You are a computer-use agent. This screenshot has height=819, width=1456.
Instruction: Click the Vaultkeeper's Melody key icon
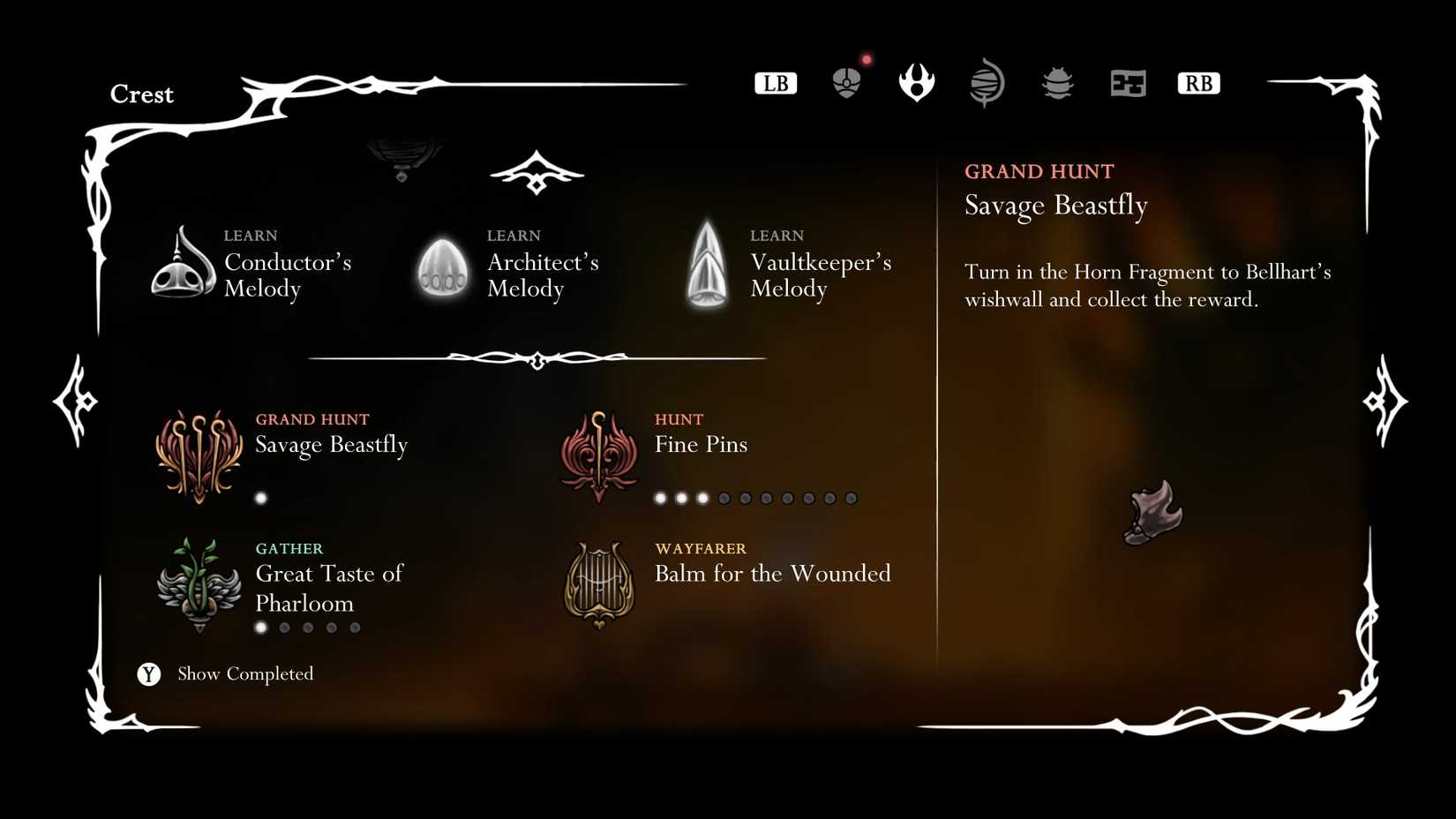point(706,263)
